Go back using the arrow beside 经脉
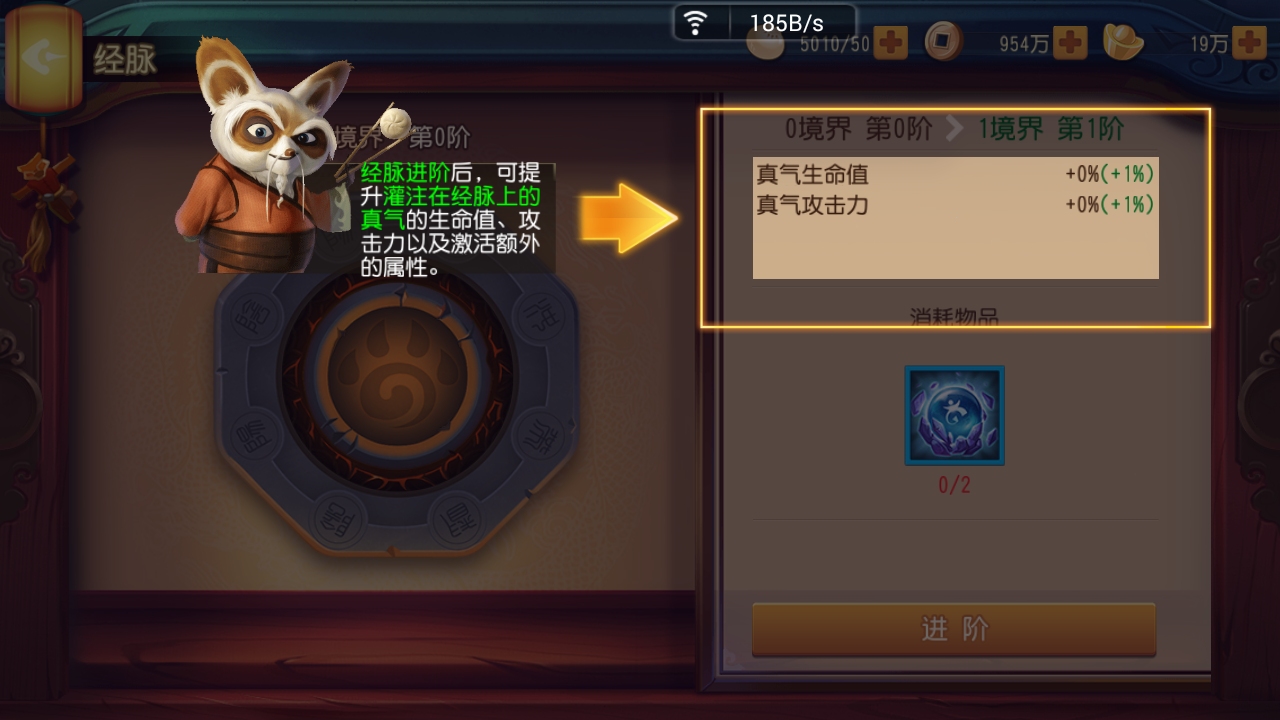 [x=42, y=58]
